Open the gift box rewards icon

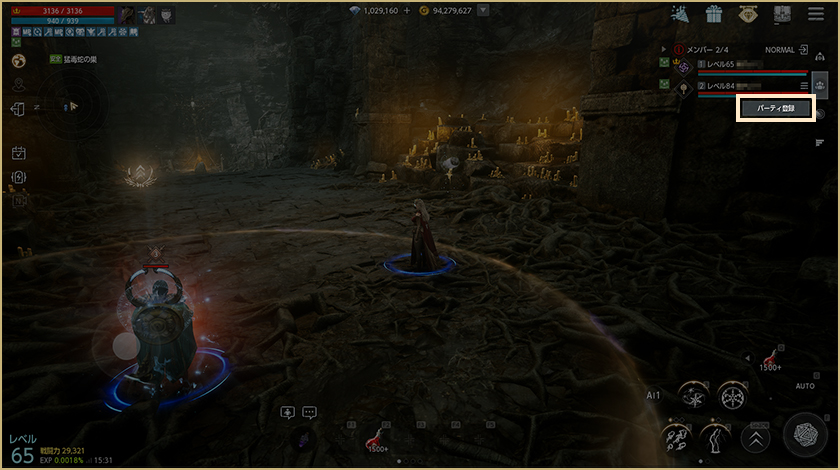[713, 14]
